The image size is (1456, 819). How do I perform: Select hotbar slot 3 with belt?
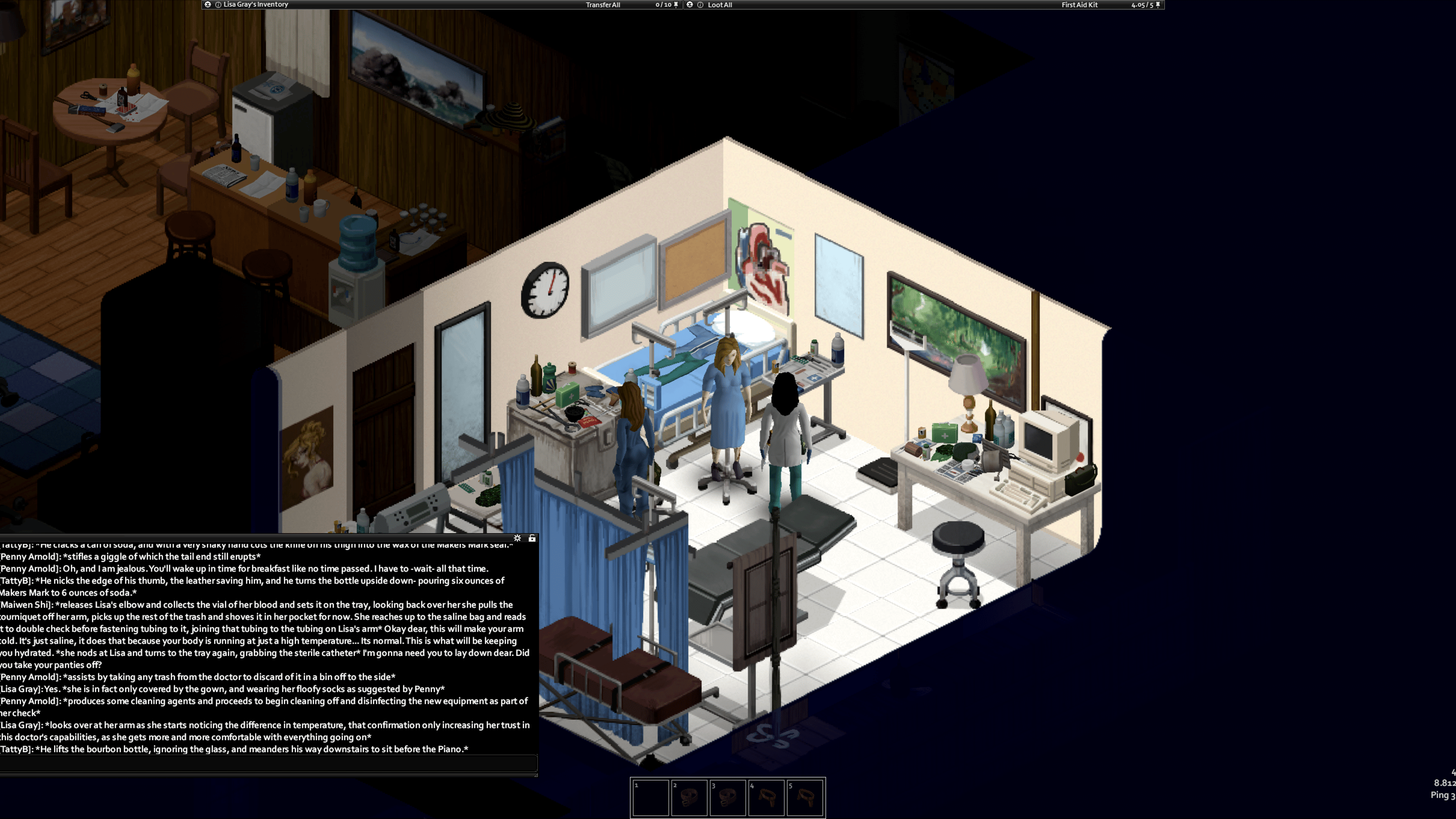pyautogui.click(x=728, y=798)
